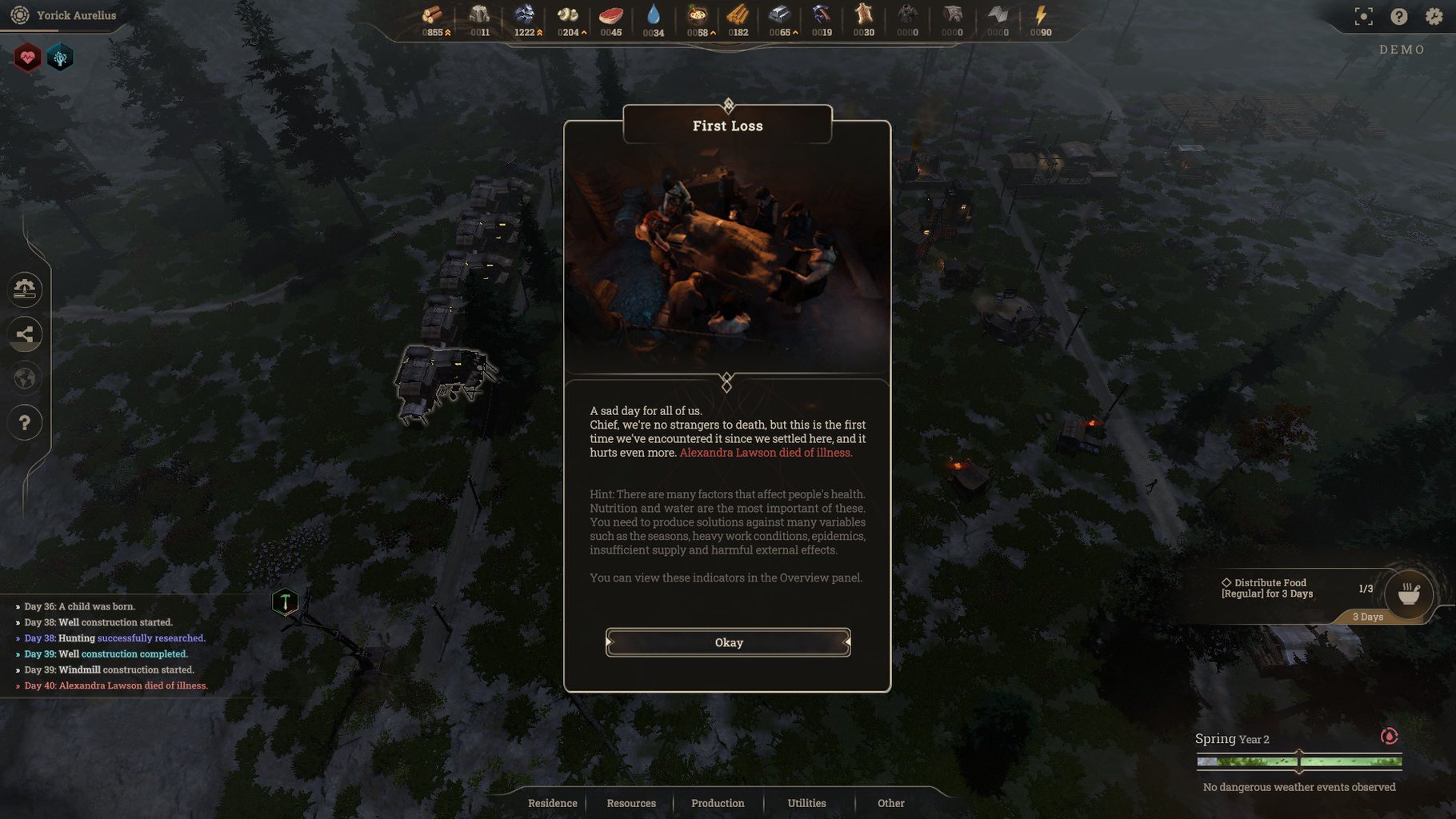Click the Yorick Aurelius leader name
Viewport: 1456px width, 819px height.
tap(76, 15)
